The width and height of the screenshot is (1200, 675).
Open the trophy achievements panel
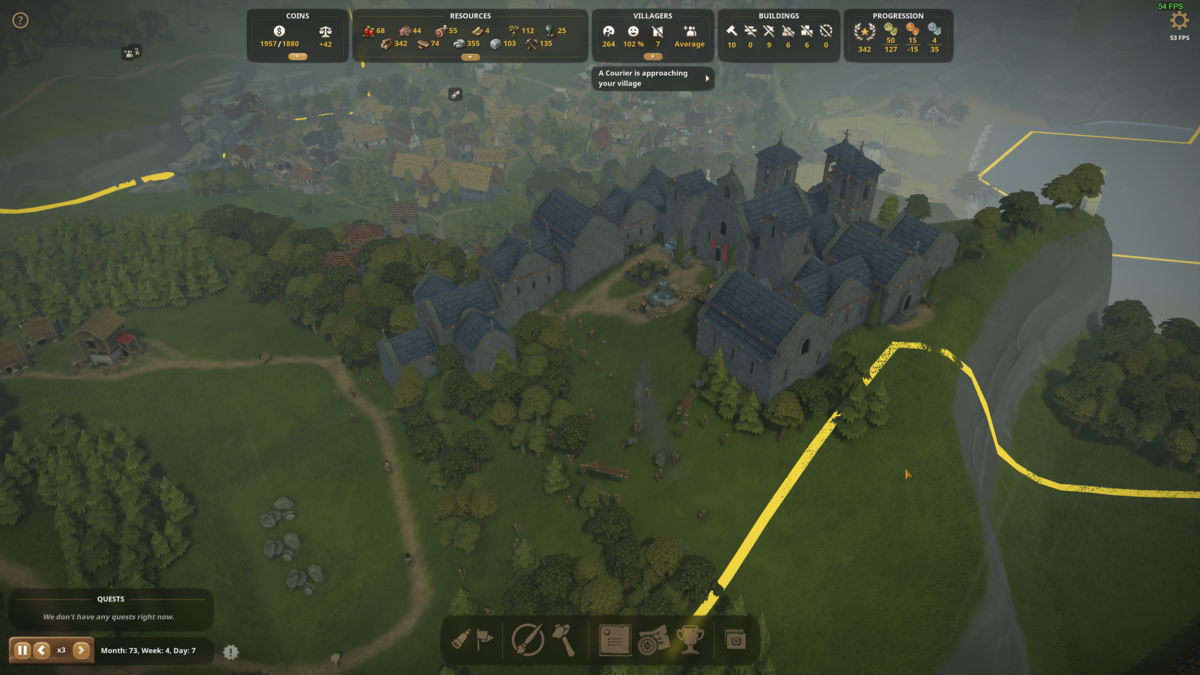coord(690,640)
